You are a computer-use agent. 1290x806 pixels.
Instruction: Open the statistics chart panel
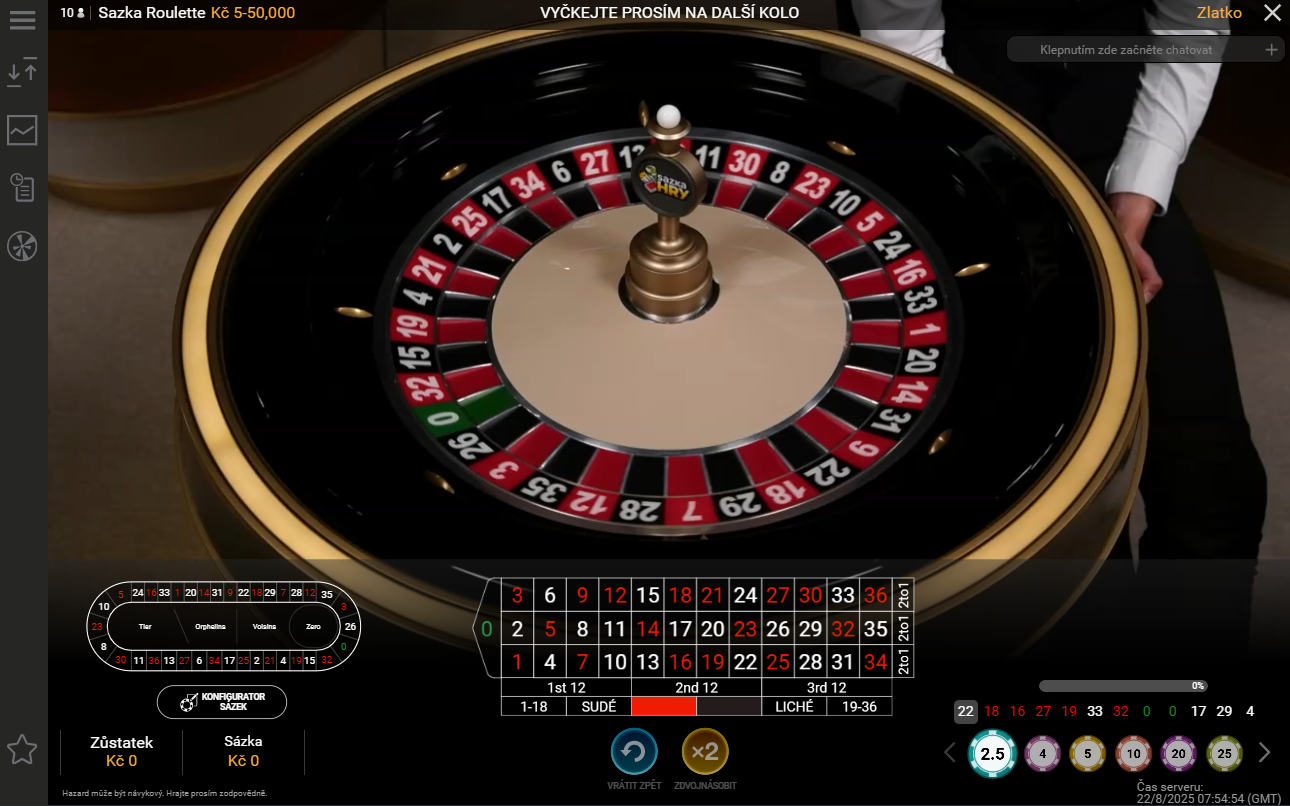(22, 130)
